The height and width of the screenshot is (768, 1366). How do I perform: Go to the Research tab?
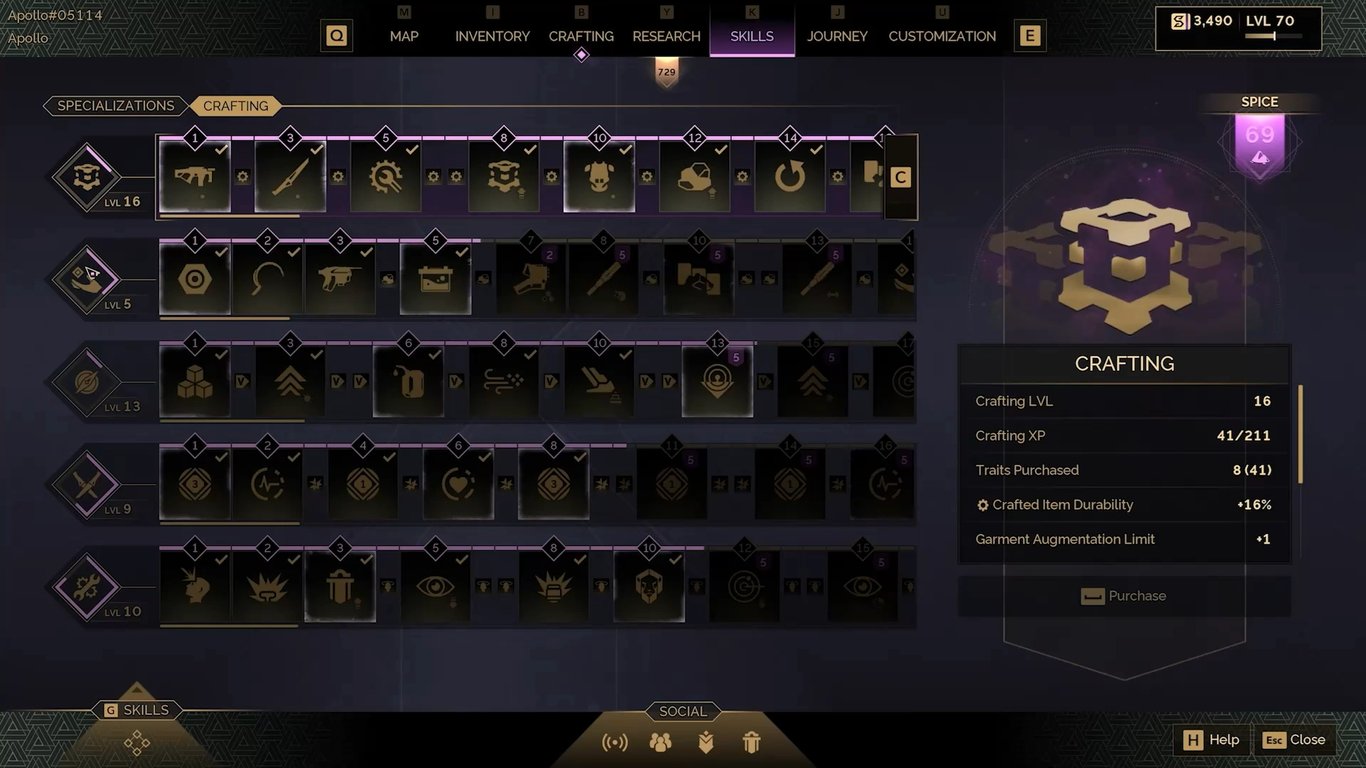[x=666, y=36]
